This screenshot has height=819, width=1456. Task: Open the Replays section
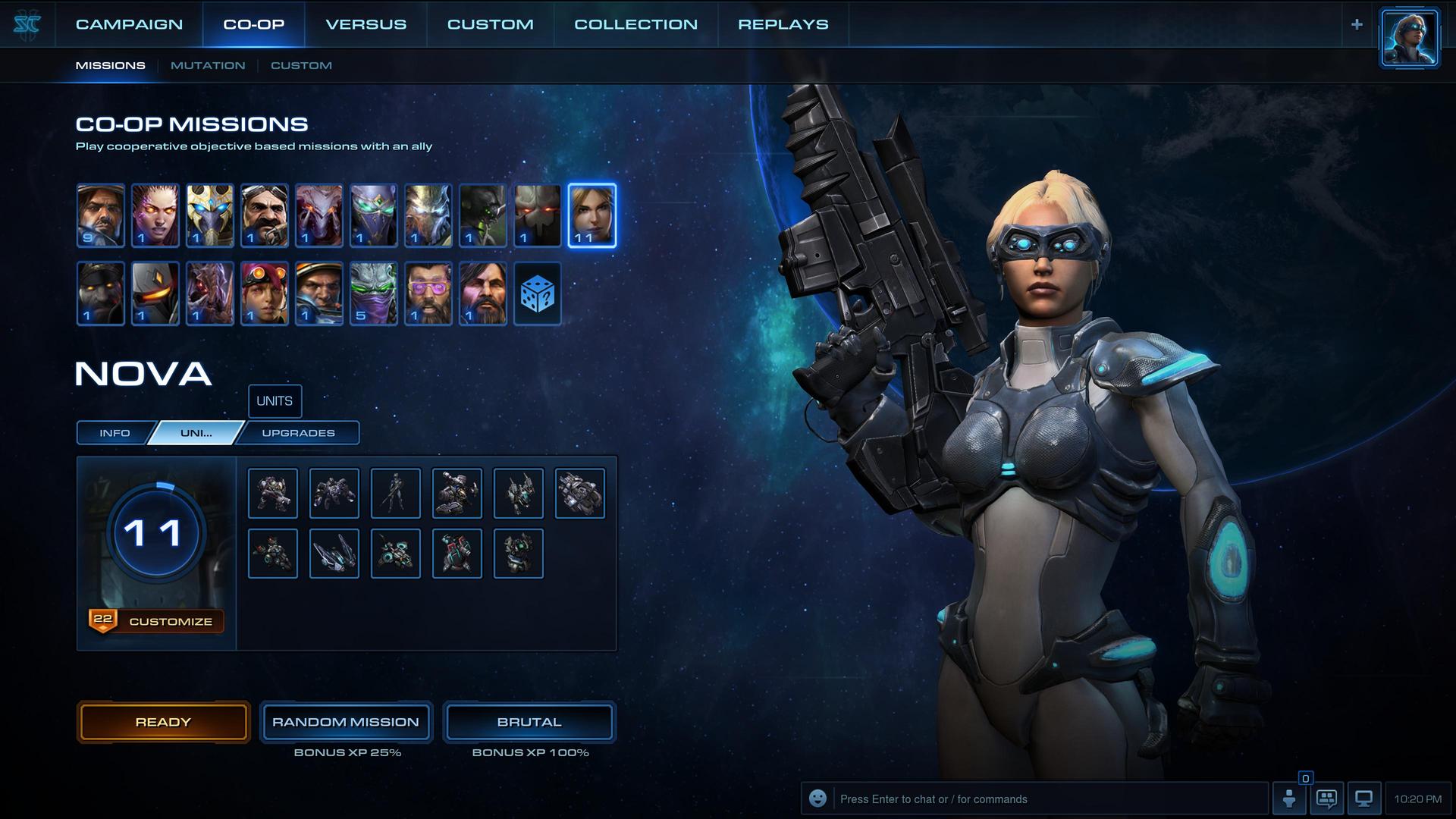pyautogui.click(x=783, y=24)
